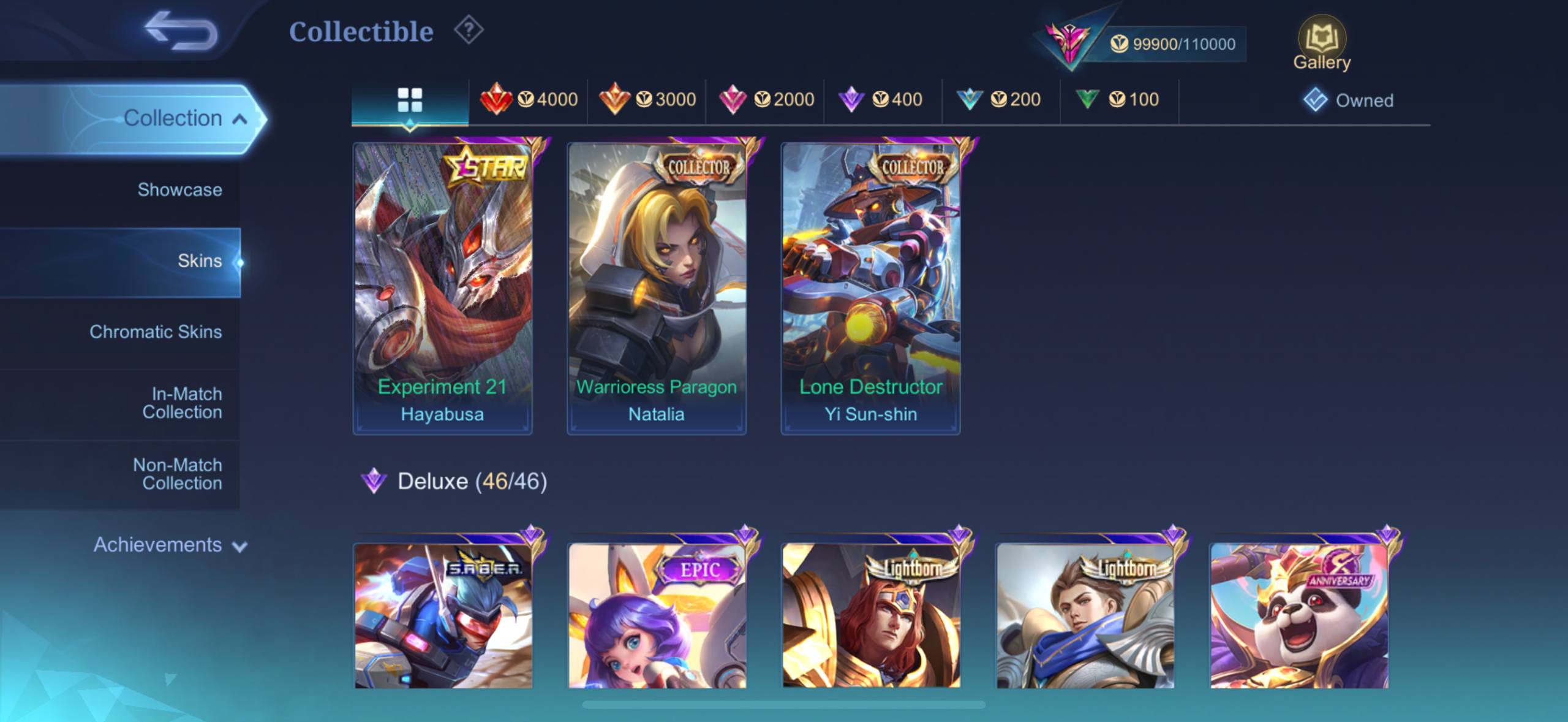The height and width of the screenshot is (722, 1568).
Task: Select the 2000 point tier tab
Action: point(765,99)
